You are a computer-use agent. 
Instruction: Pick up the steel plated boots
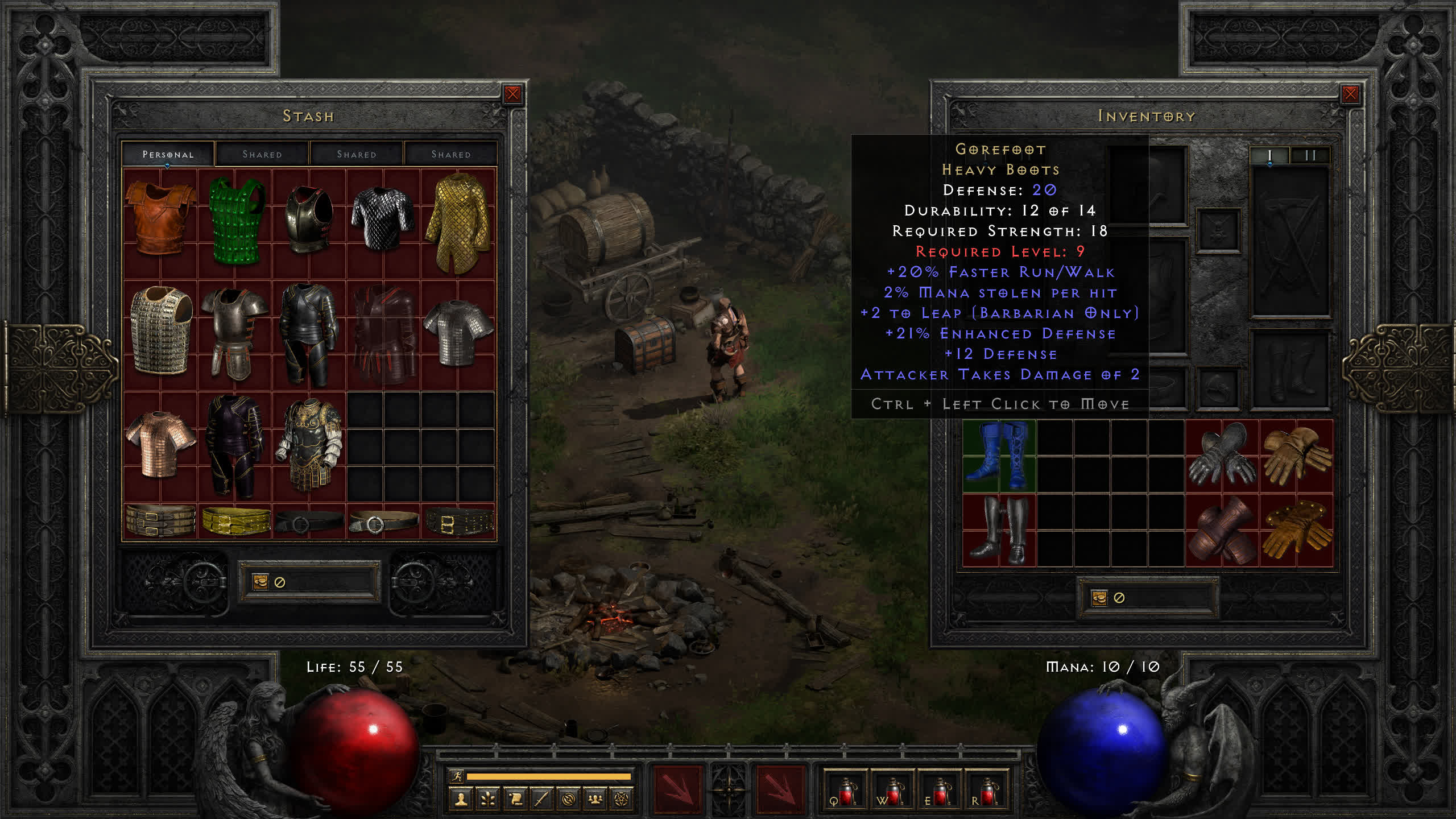(999, 530)
